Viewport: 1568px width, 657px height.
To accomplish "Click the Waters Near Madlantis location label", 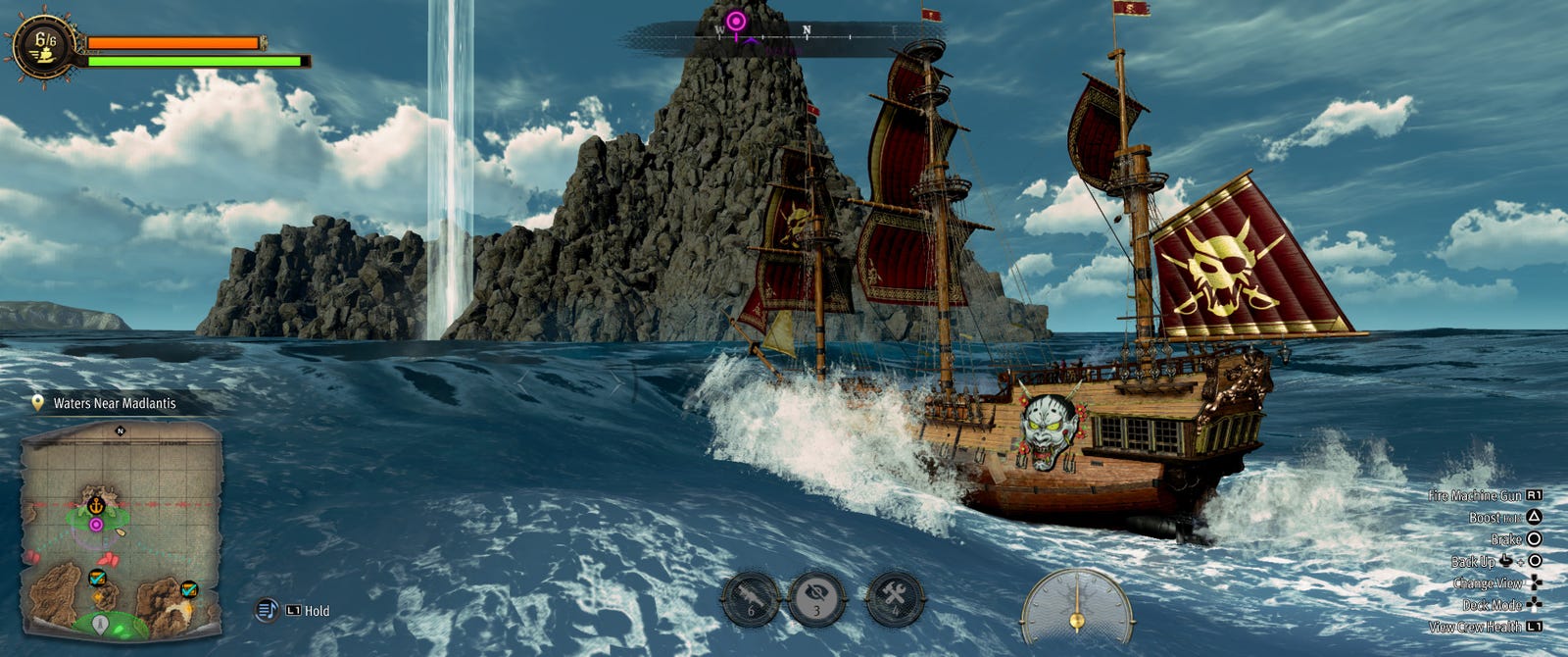I will pyautogui.click(x=114, y=403).
